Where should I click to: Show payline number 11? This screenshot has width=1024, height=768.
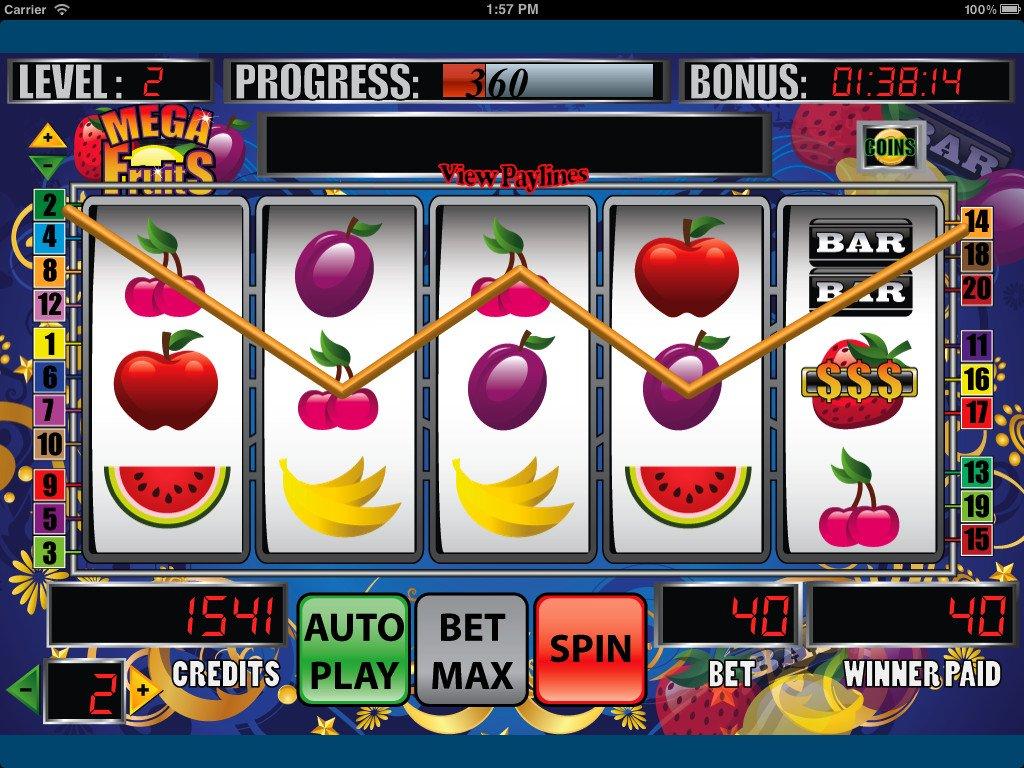click(976, 346)
